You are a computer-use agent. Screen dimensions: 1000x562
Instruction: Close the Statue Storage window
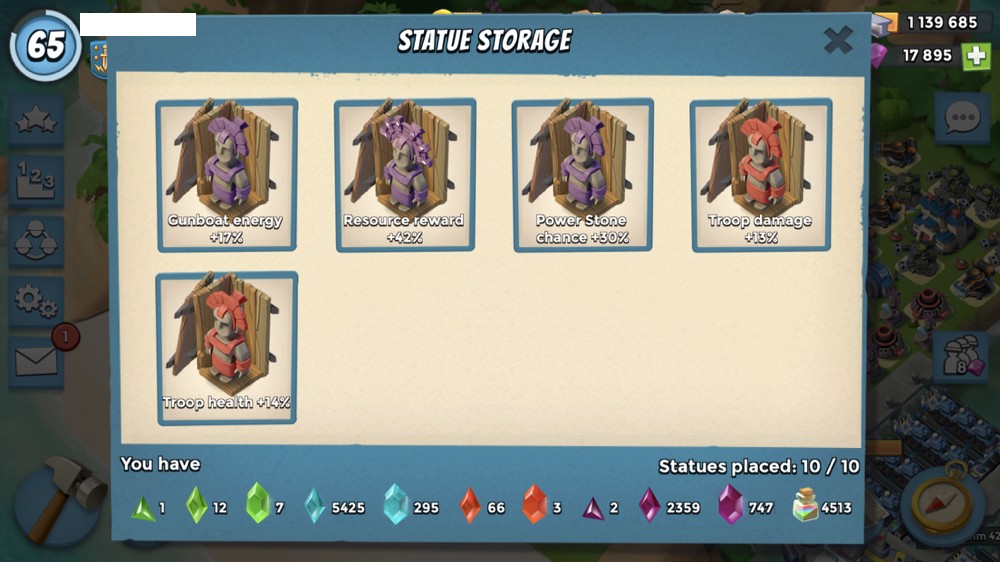(x=837, y=40)
